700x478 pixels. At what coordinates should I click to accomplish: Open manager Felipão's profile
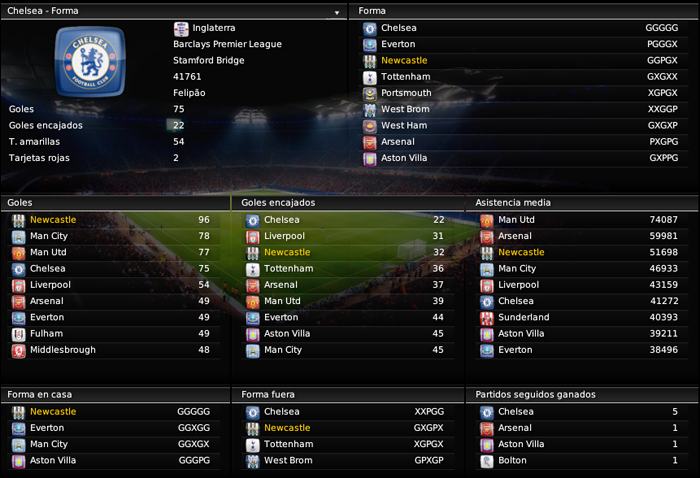(x=193, y=92)
